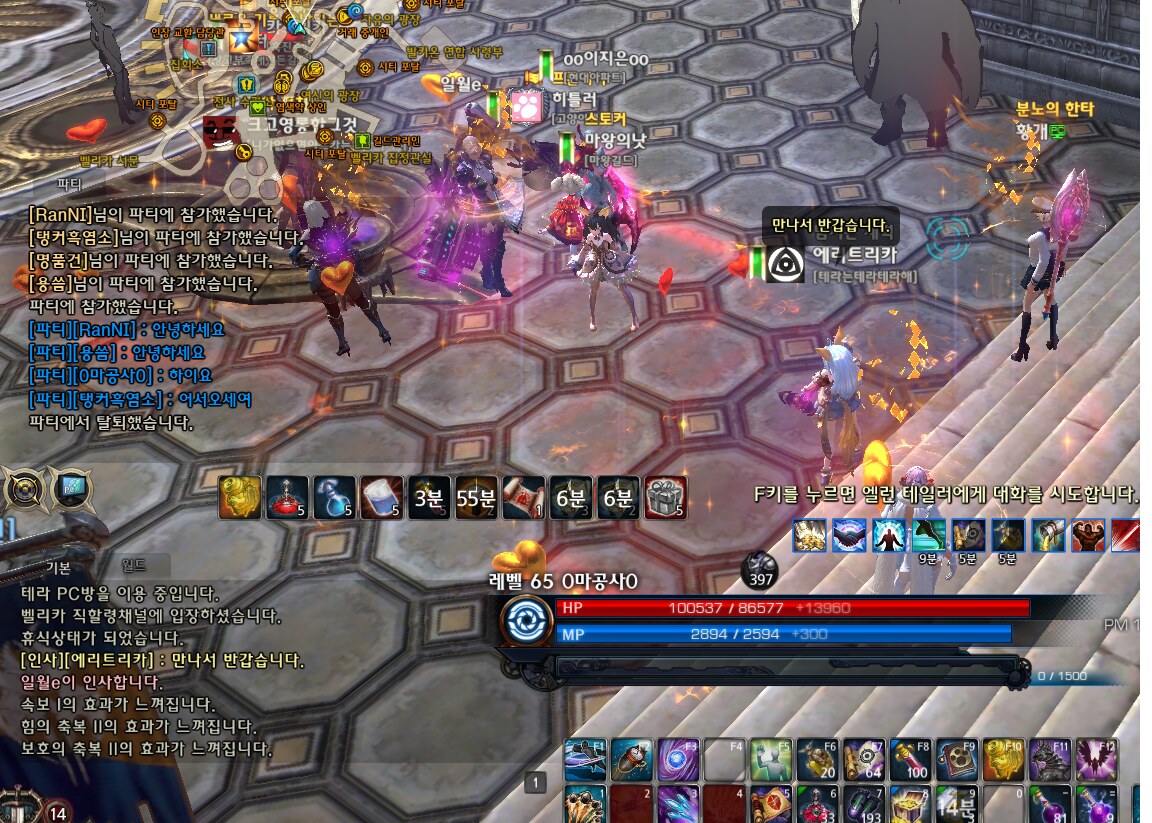Screen dimensions: 1152x823
Task: Open the 기본 chat tab
Action: tap(59, 567)
